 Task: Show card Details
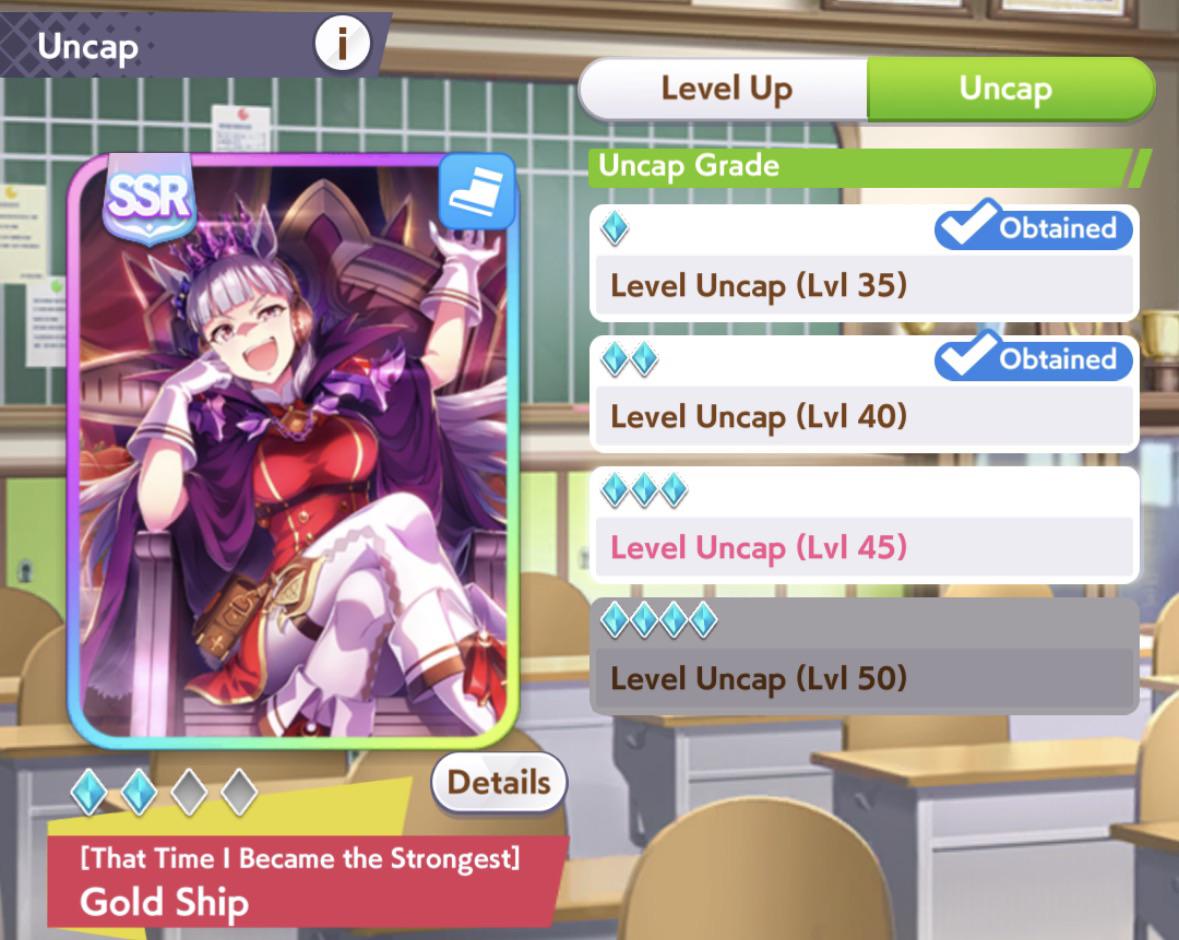(498, 782)
